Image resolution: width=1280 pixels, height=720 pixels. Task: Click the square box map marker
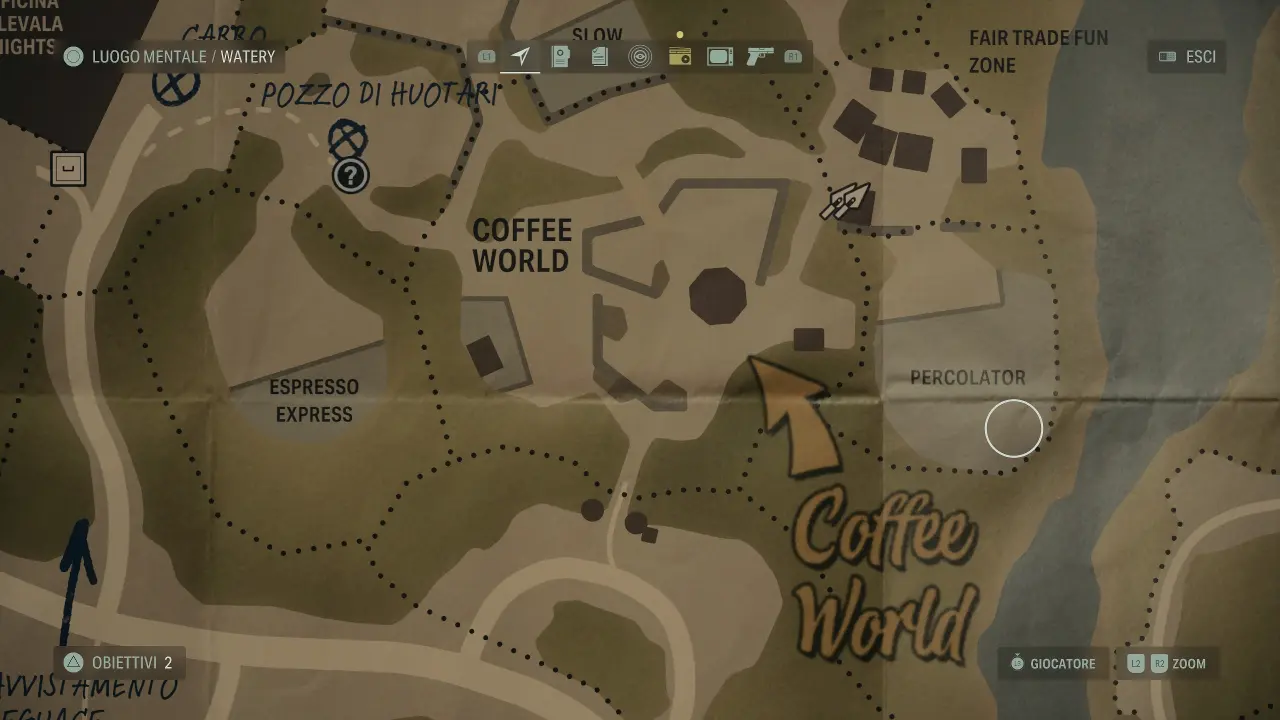[68, 169]
